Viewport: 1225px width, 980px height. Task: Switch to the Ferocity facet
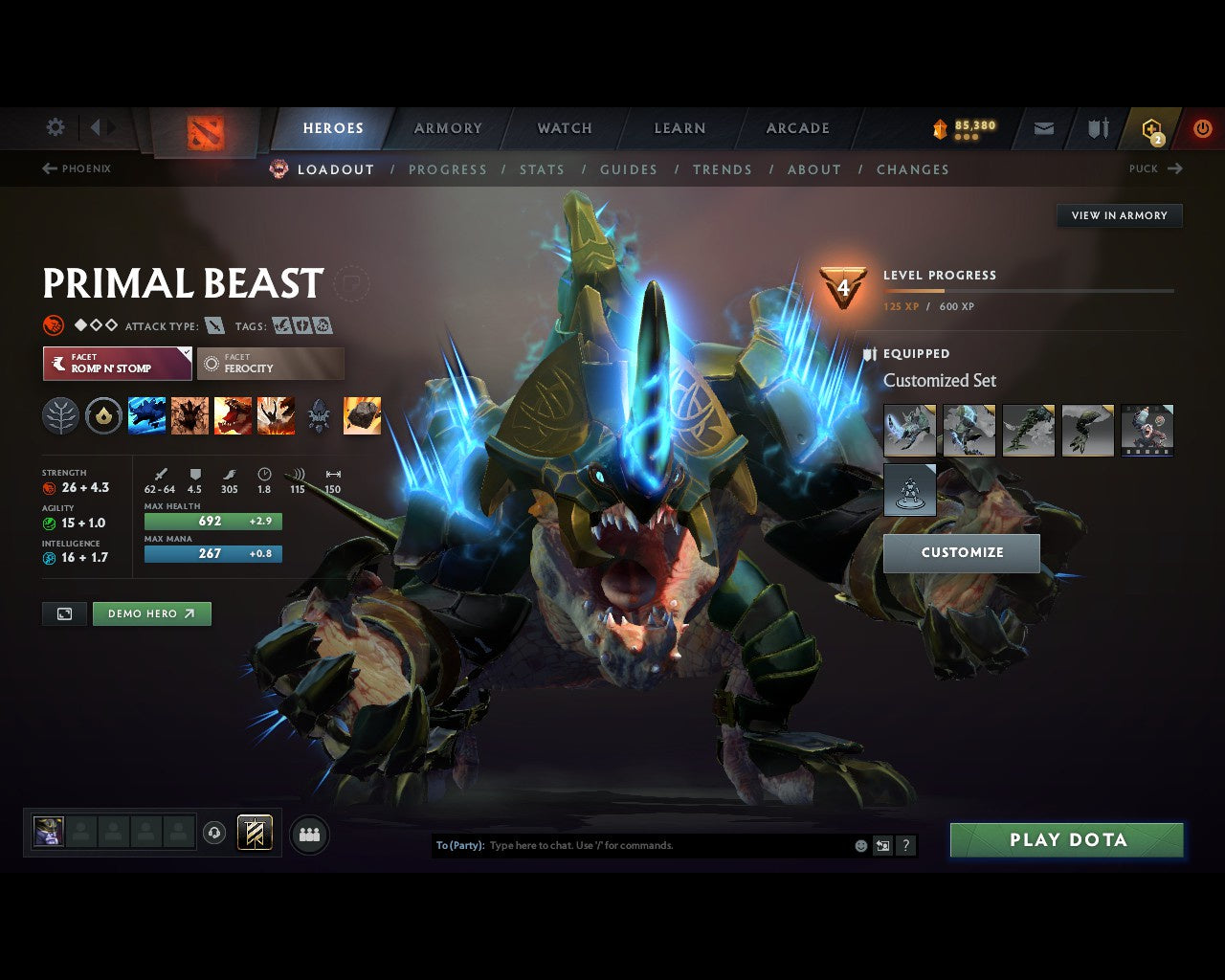(270, 363)
